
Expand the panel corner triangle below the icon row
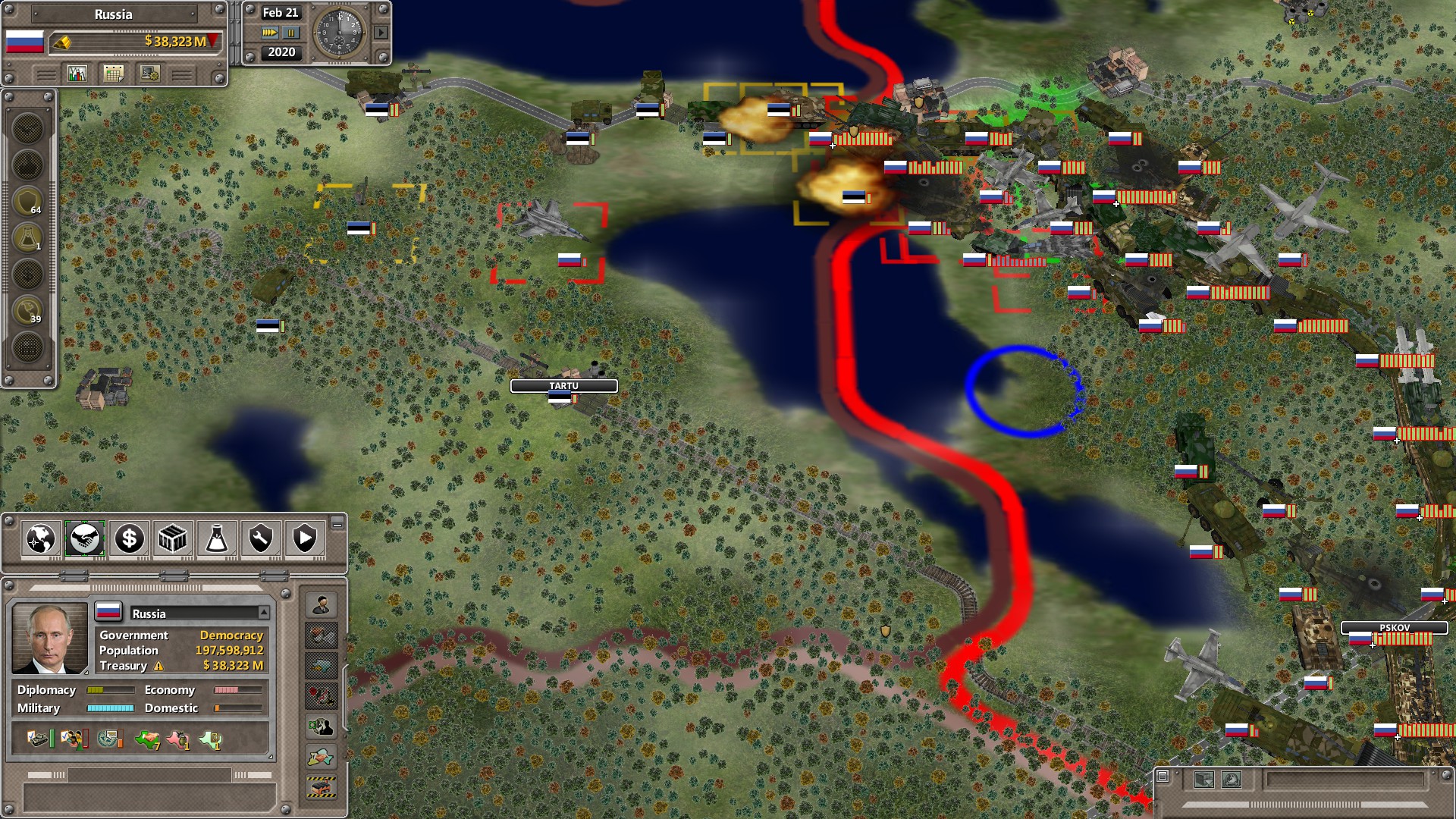click(271, 756)
